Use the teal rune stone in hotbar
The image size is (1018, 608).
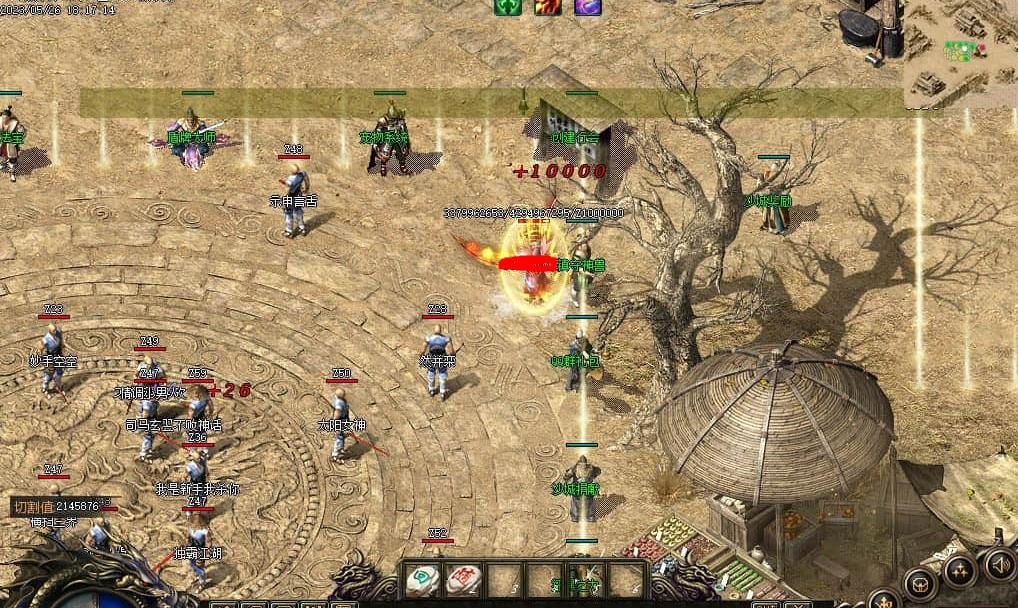(422, 579)
